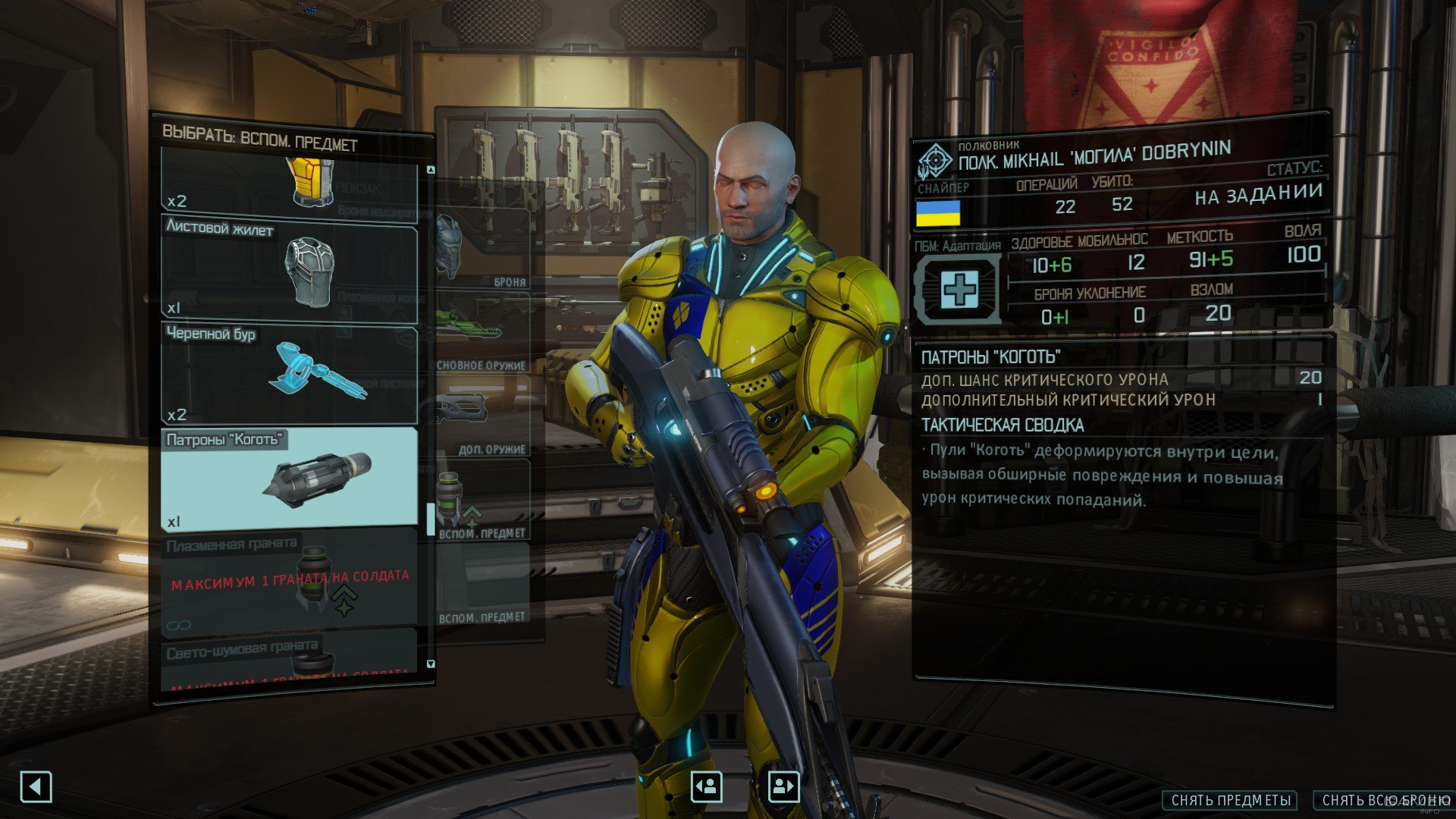Open the Броня equipment slot

click(x=482, y=249)
